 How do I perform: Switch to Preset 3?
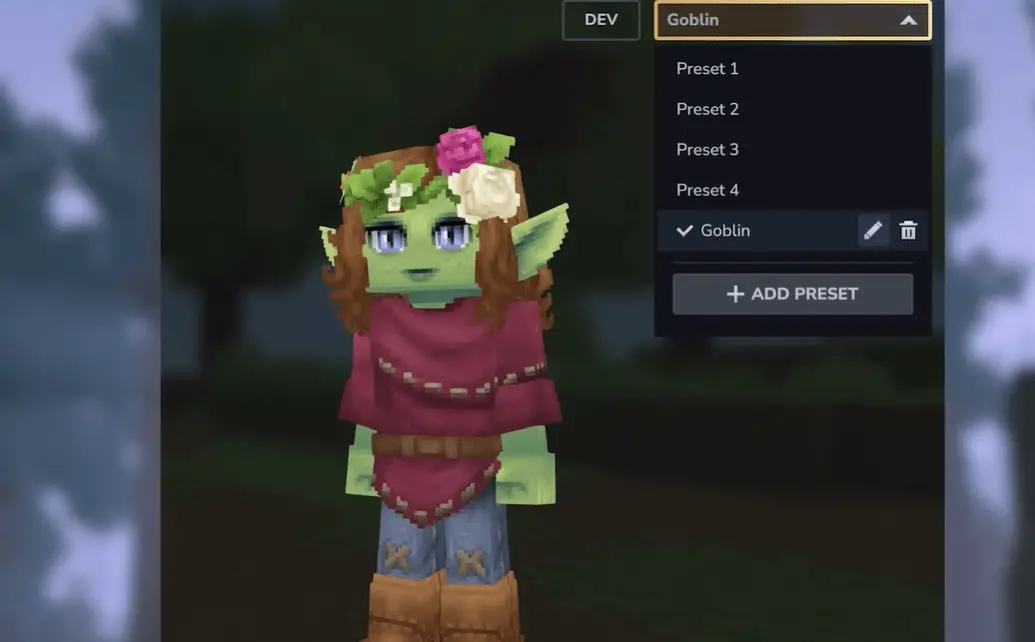pos(707,150)
